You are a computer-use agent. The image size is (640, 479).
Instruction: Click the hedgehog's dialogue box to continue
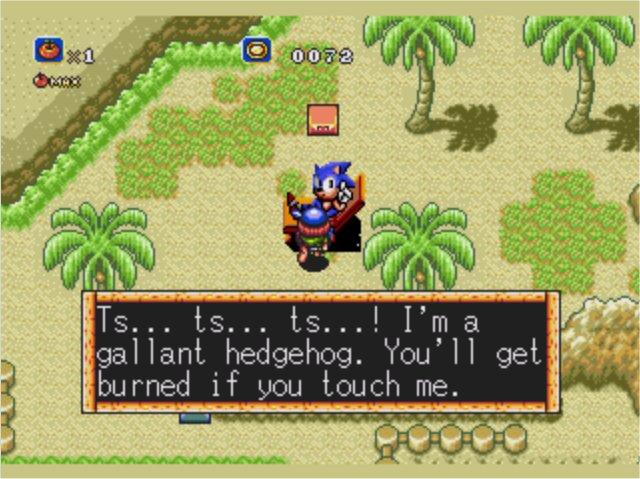(x=320, y=351)
